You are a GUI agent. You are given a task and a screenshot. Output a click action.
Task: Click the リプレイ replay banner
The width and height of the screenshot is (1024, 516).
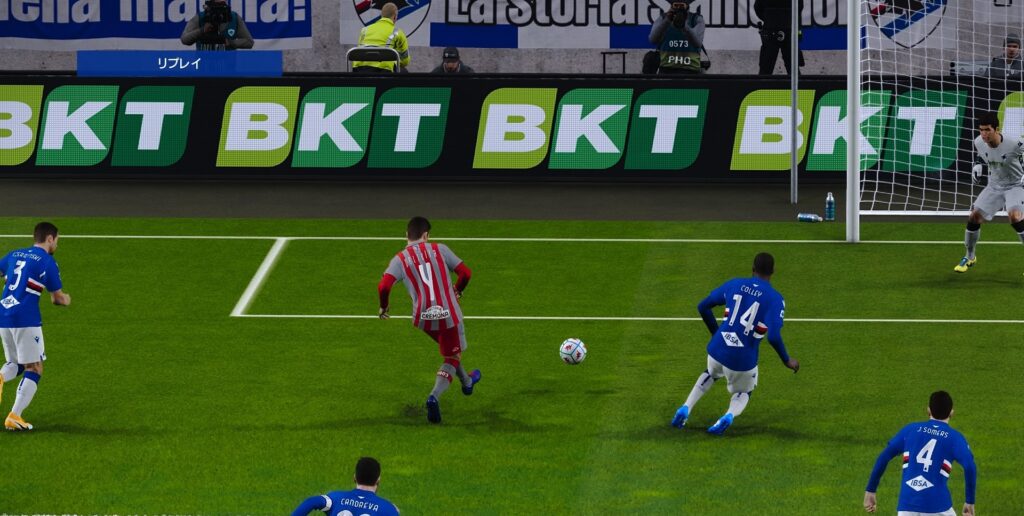point(179,63)
